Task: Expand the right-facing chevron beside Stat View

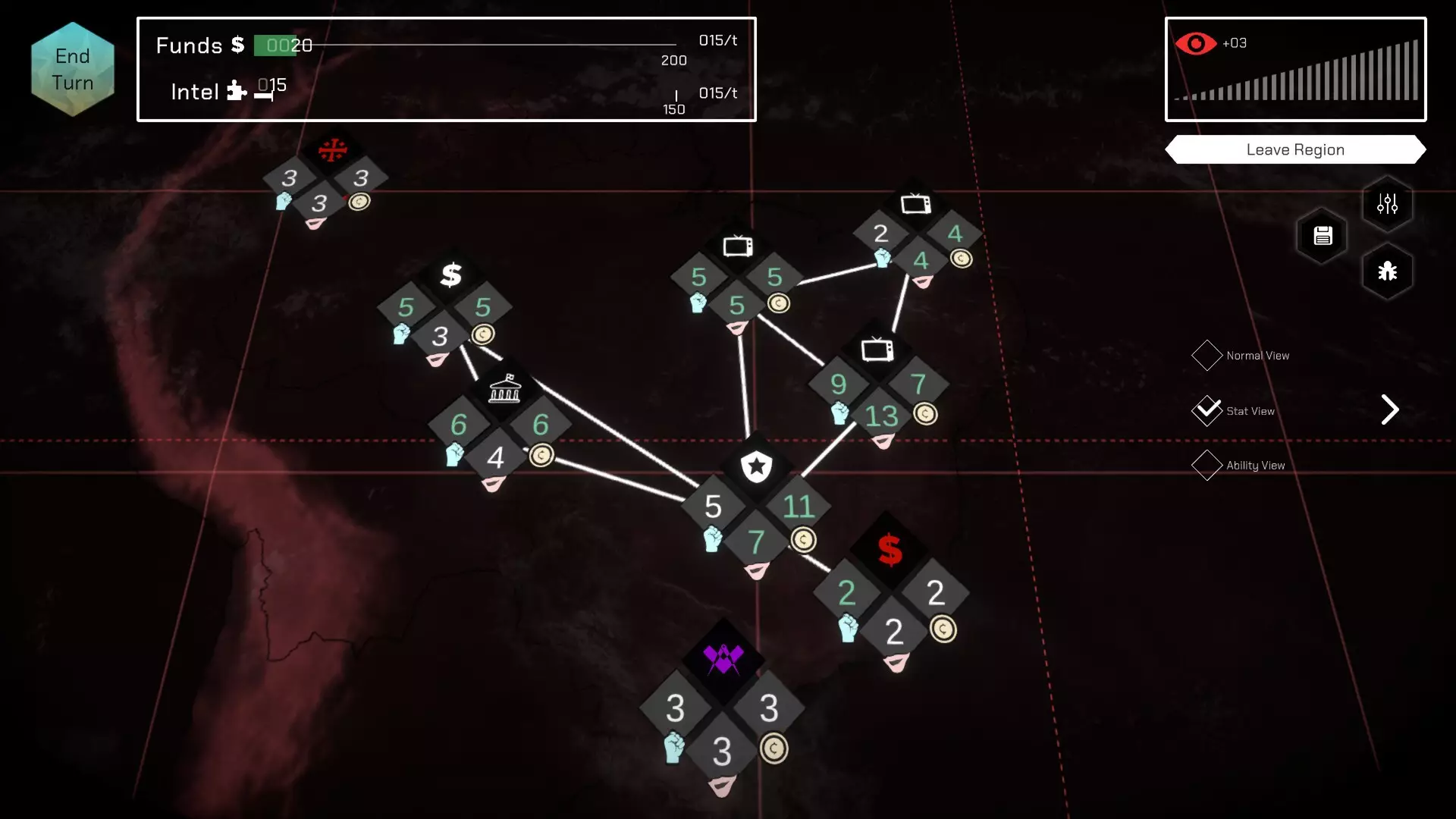Action: point(1390,409)
